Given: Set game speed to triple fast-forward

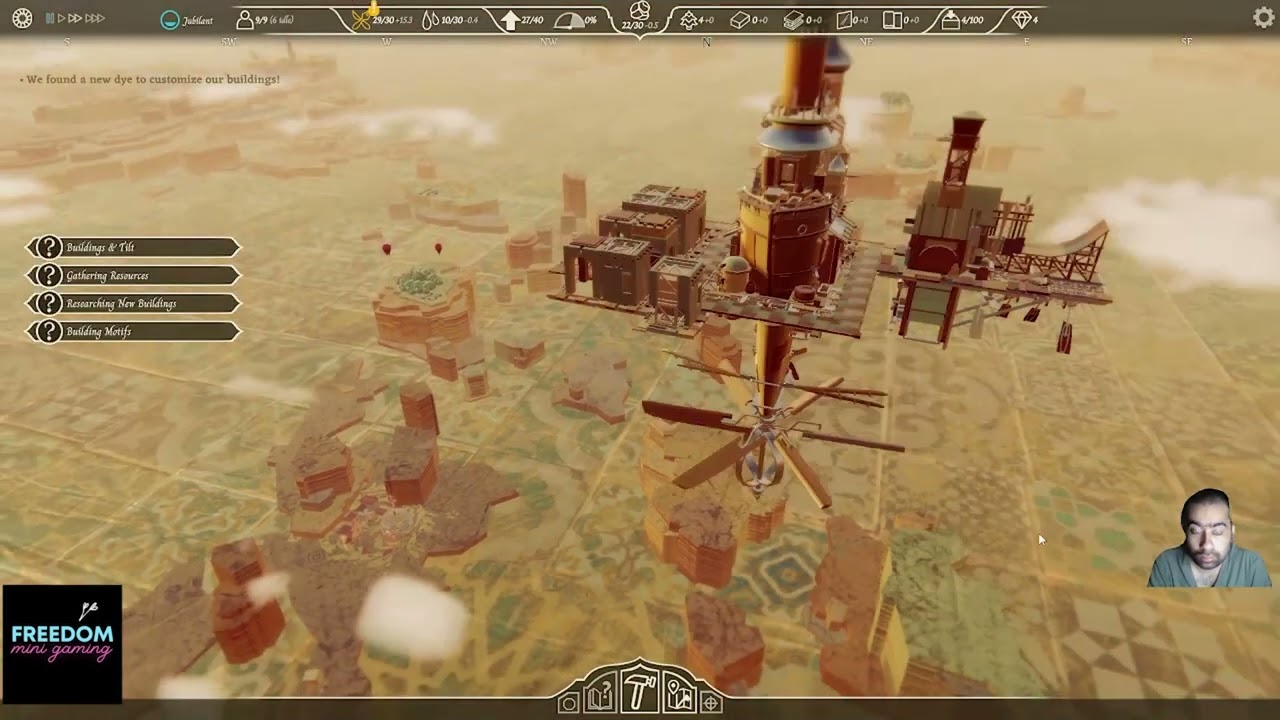Looking at the screenshot, I should (x=95, y=18).
